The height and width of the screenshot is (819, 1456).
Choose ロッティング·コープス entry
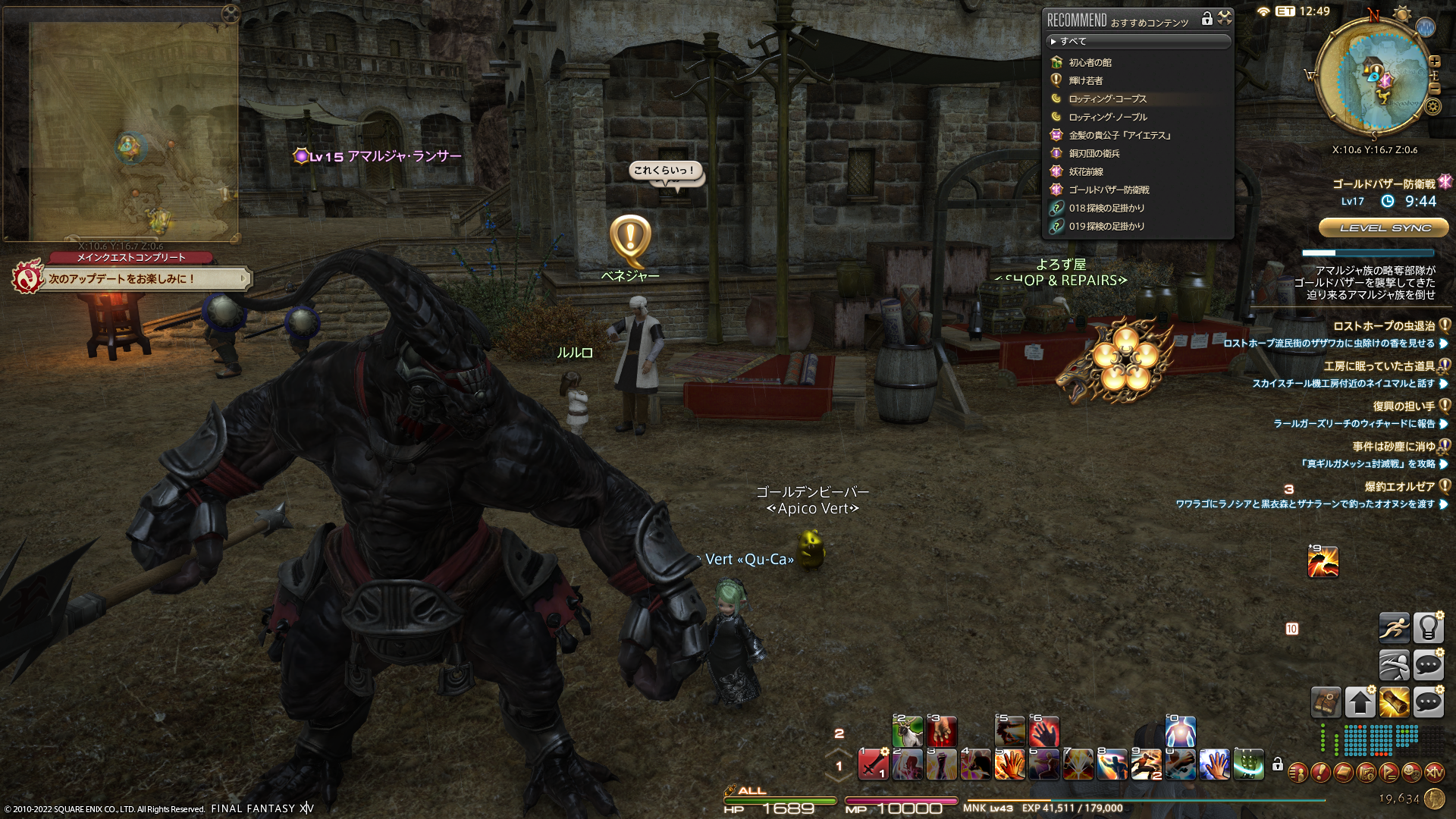(x=1107, y=99)
